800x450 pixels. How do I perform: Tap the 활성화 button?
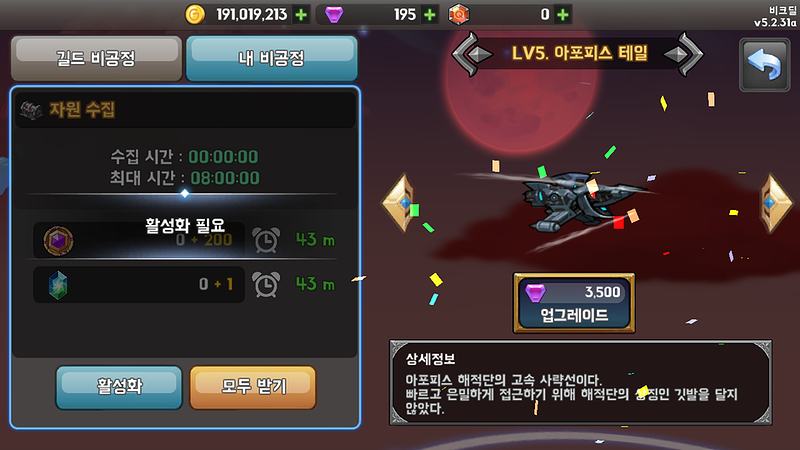coord(119,386)
